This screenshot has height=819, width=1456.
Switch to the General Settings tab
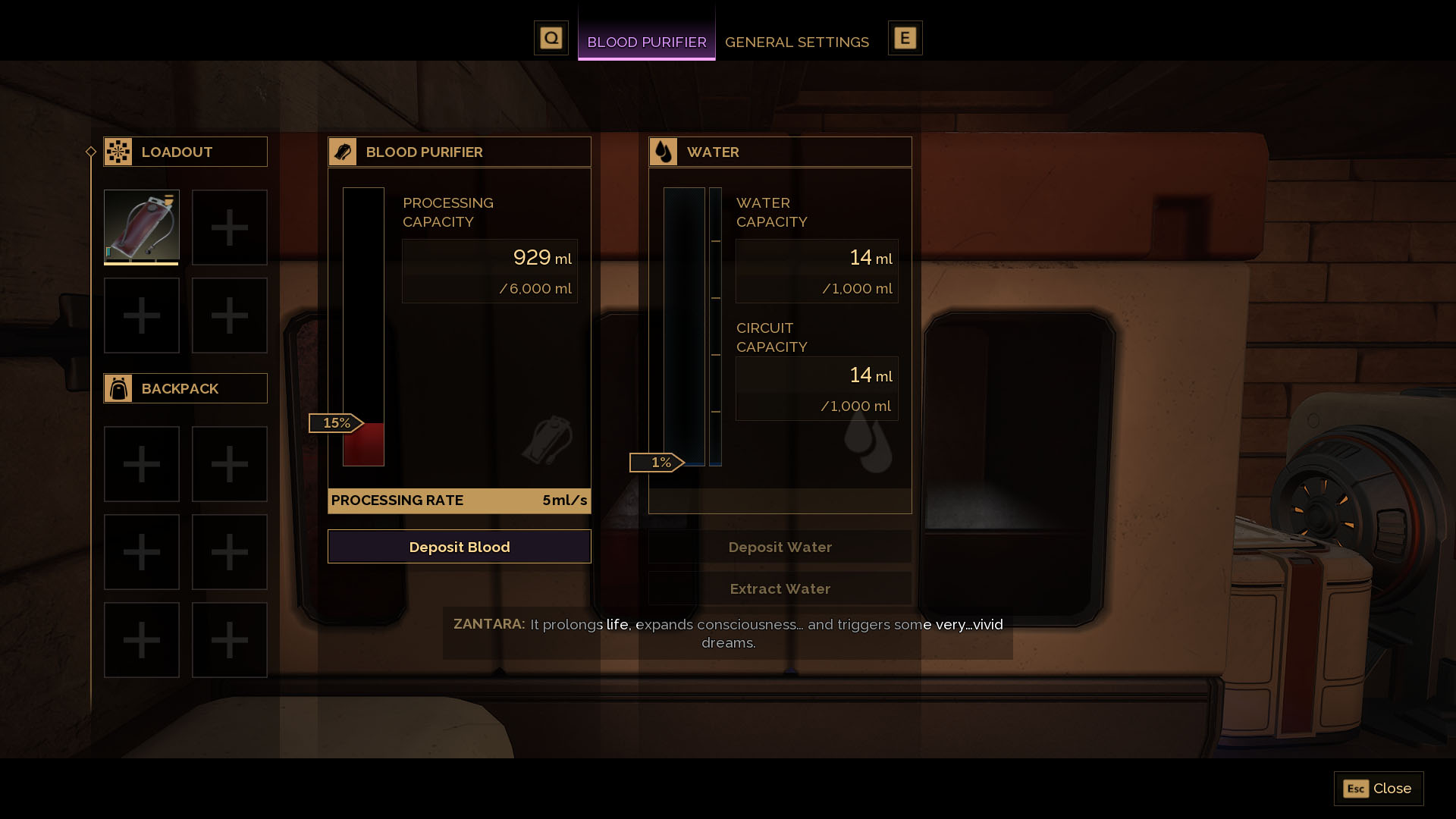tap(797, 42)
